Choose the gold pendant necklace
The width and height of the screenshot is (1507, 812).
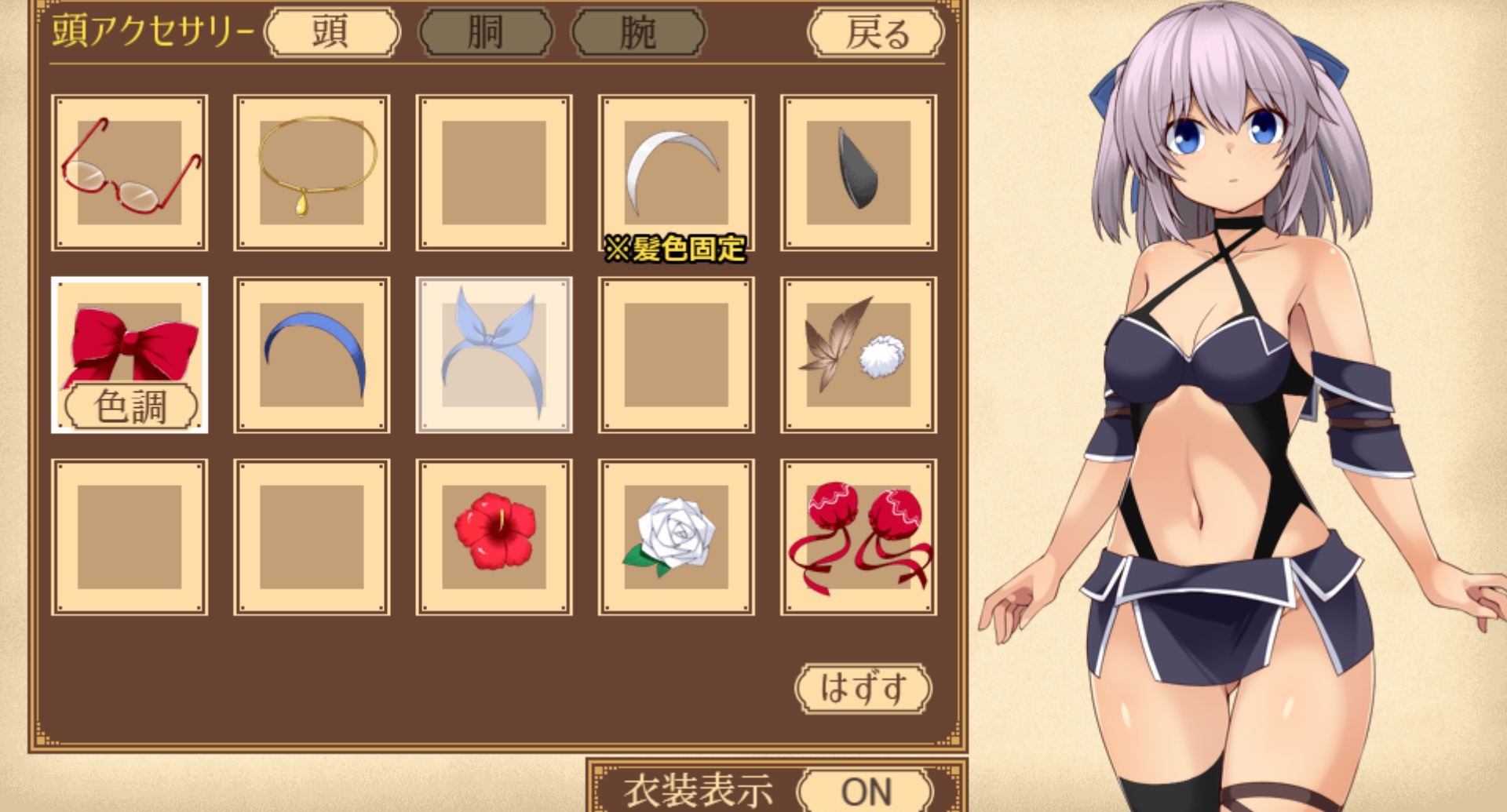pos(312,173)
